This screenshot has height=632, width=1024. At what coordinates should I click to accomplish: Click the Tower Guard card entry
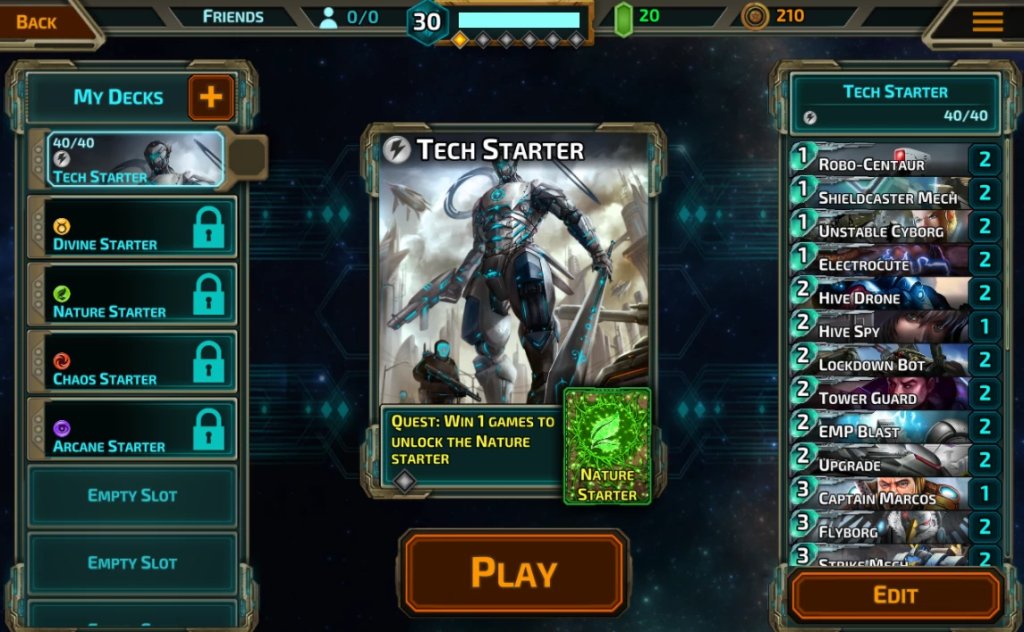pyautogui.click(x=880, y=396)
